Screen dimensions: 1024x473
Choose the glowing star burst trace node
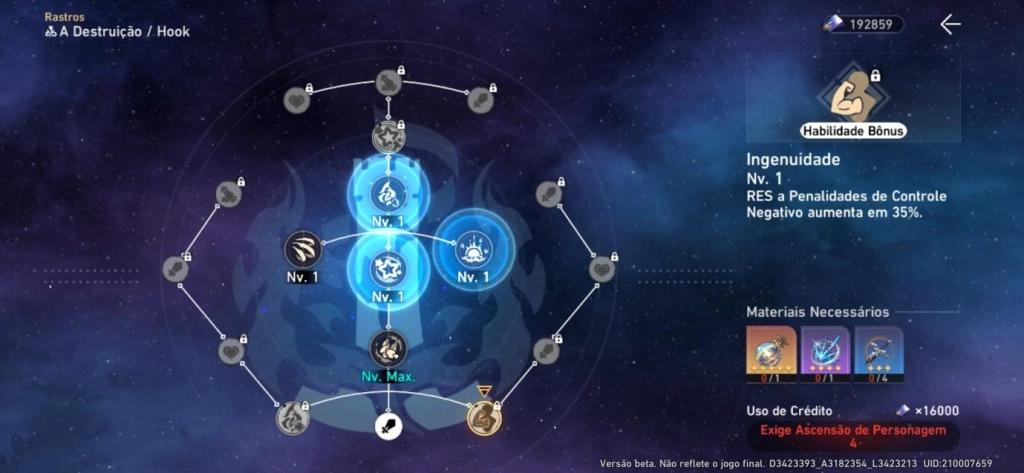click(388, 268)
